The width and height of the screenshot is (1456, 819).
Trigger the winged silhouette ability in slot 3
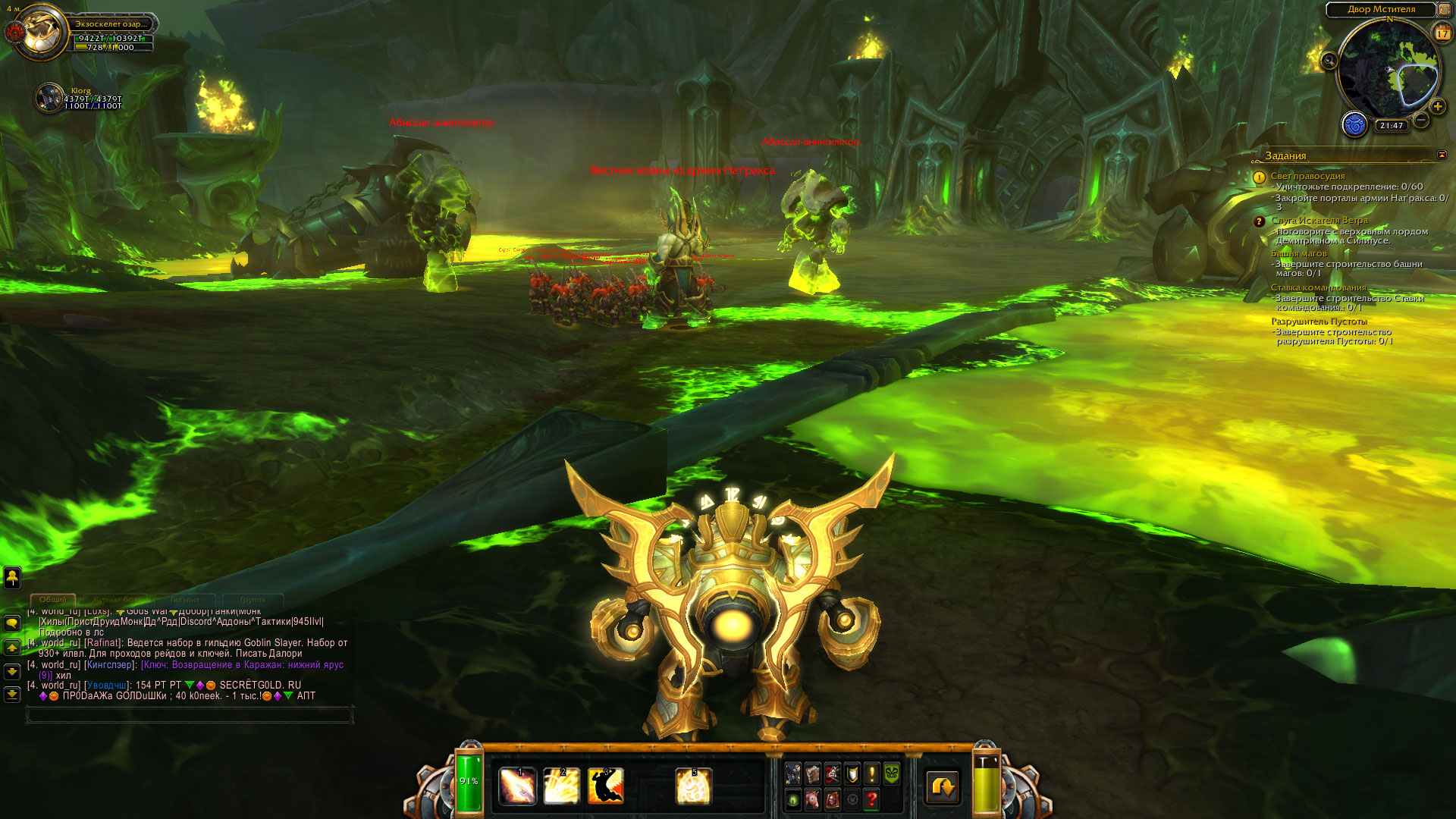606,786
